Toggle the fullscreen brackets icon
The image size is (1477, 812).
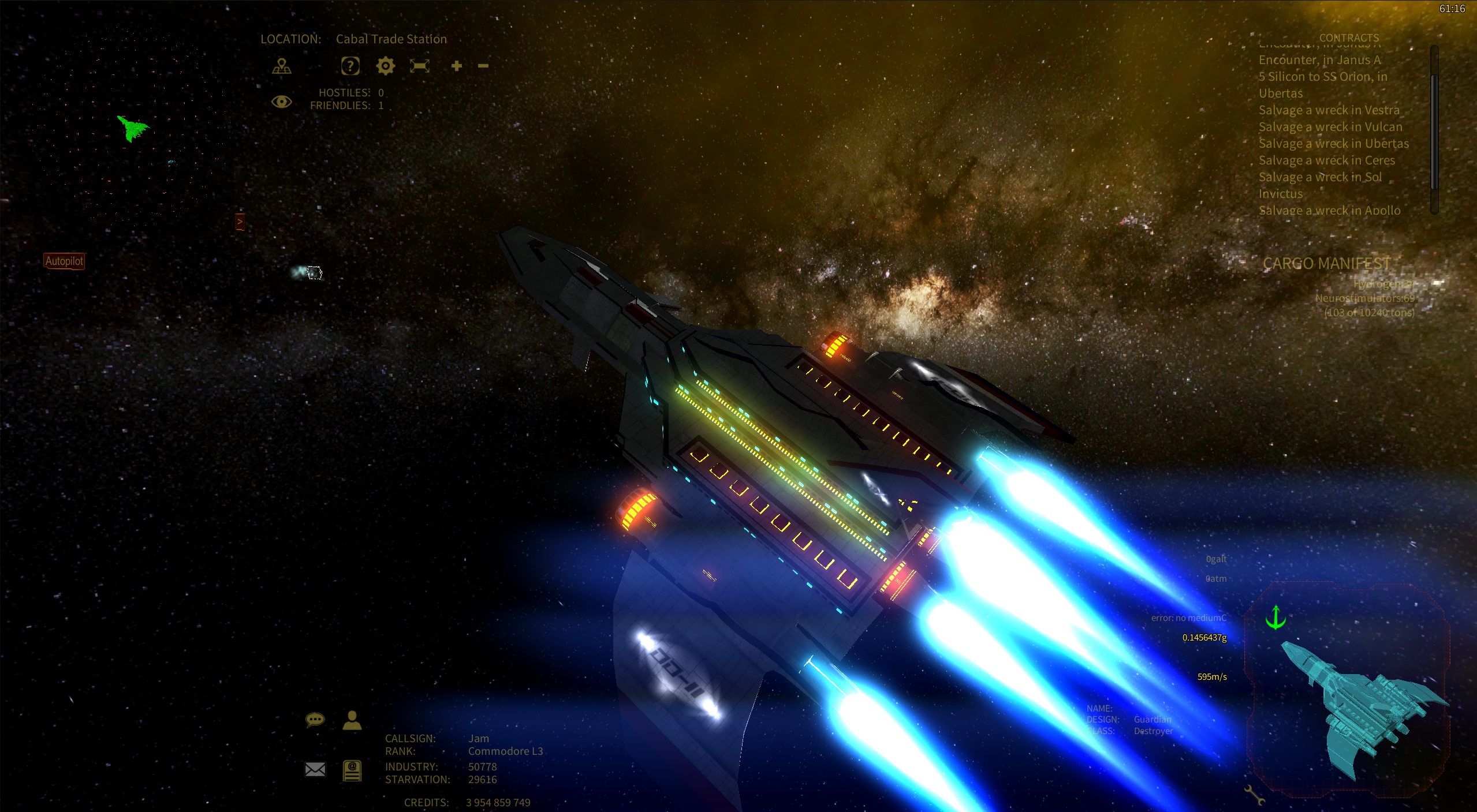(420, 66)
